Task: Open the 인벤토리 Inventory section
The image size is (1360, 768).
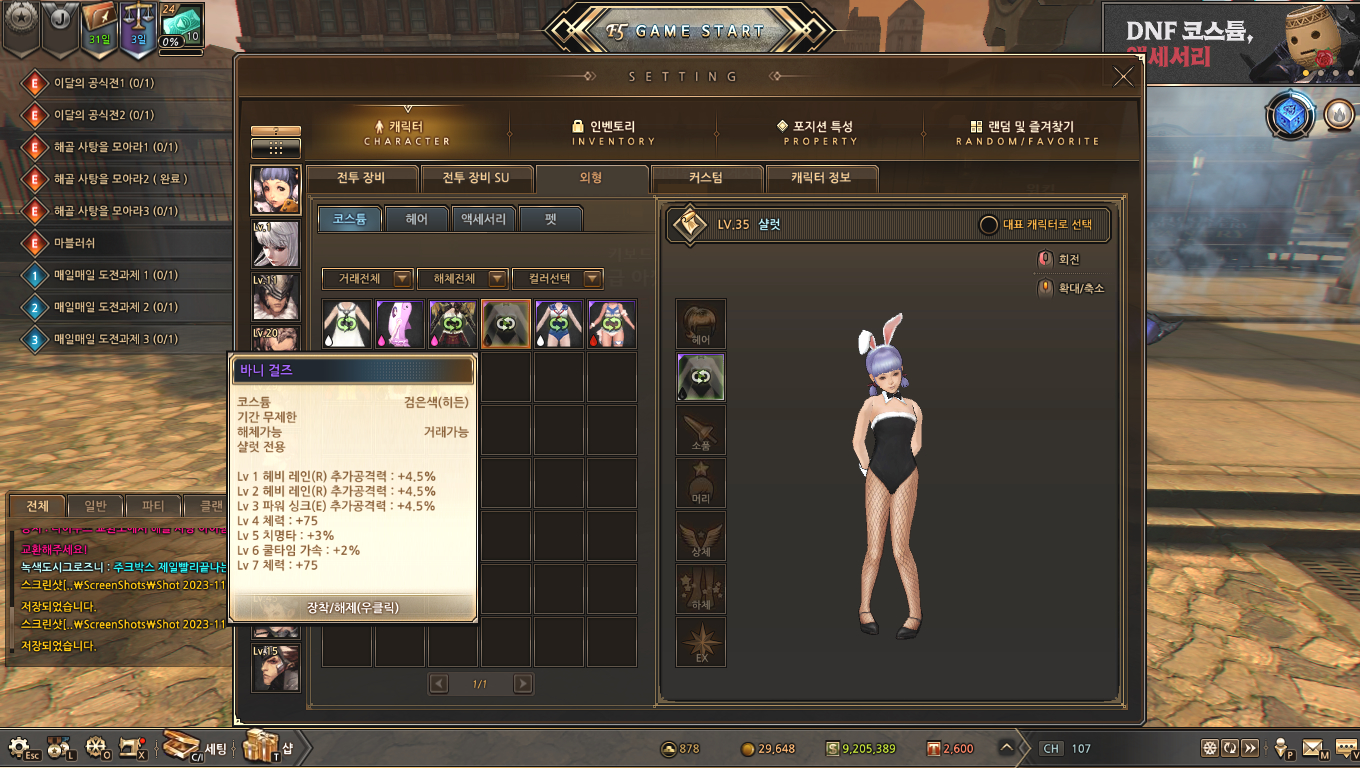Action: tap(613, 133)
